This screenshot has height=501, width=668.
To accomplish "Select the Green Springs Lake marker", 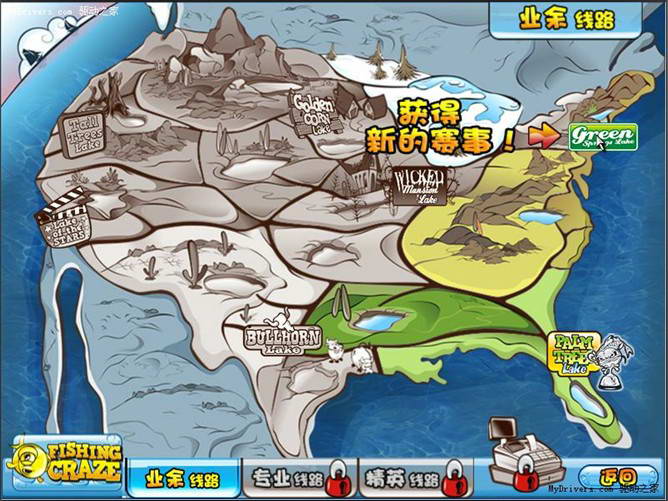I will point(602,136).
